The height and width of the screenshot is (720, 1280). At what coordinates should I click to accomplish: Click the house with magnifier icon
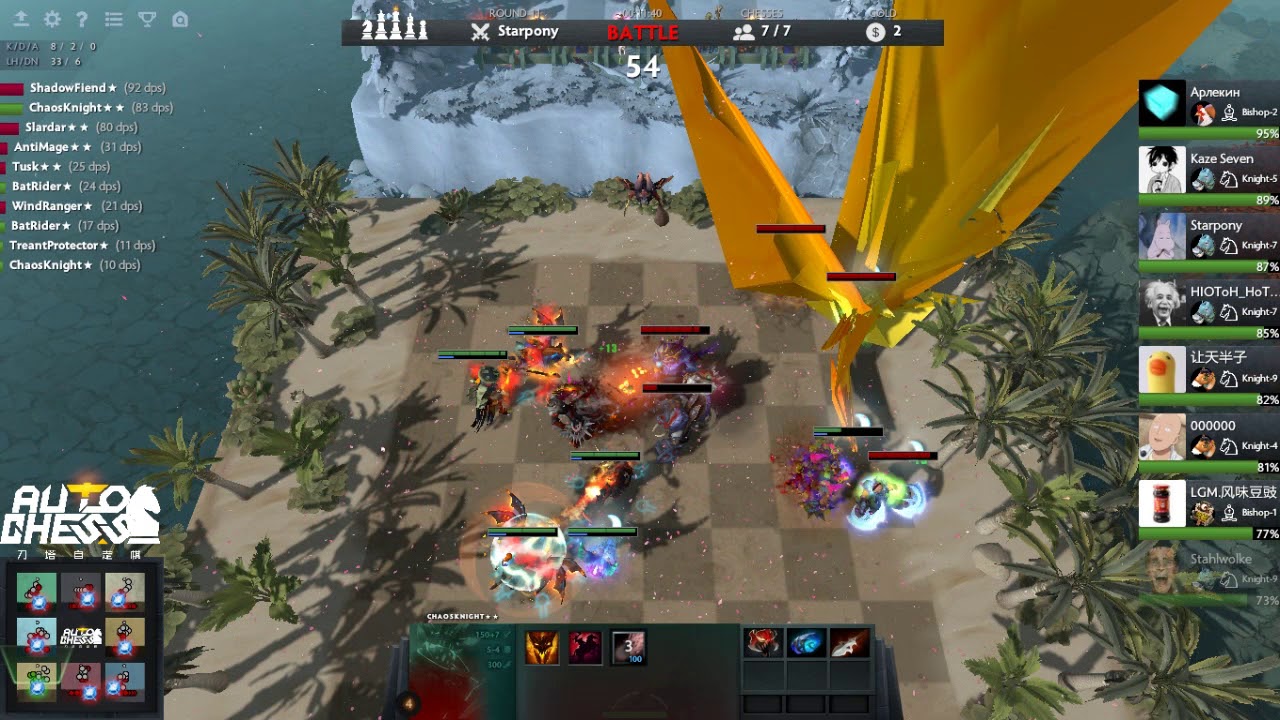coord(179,19)
